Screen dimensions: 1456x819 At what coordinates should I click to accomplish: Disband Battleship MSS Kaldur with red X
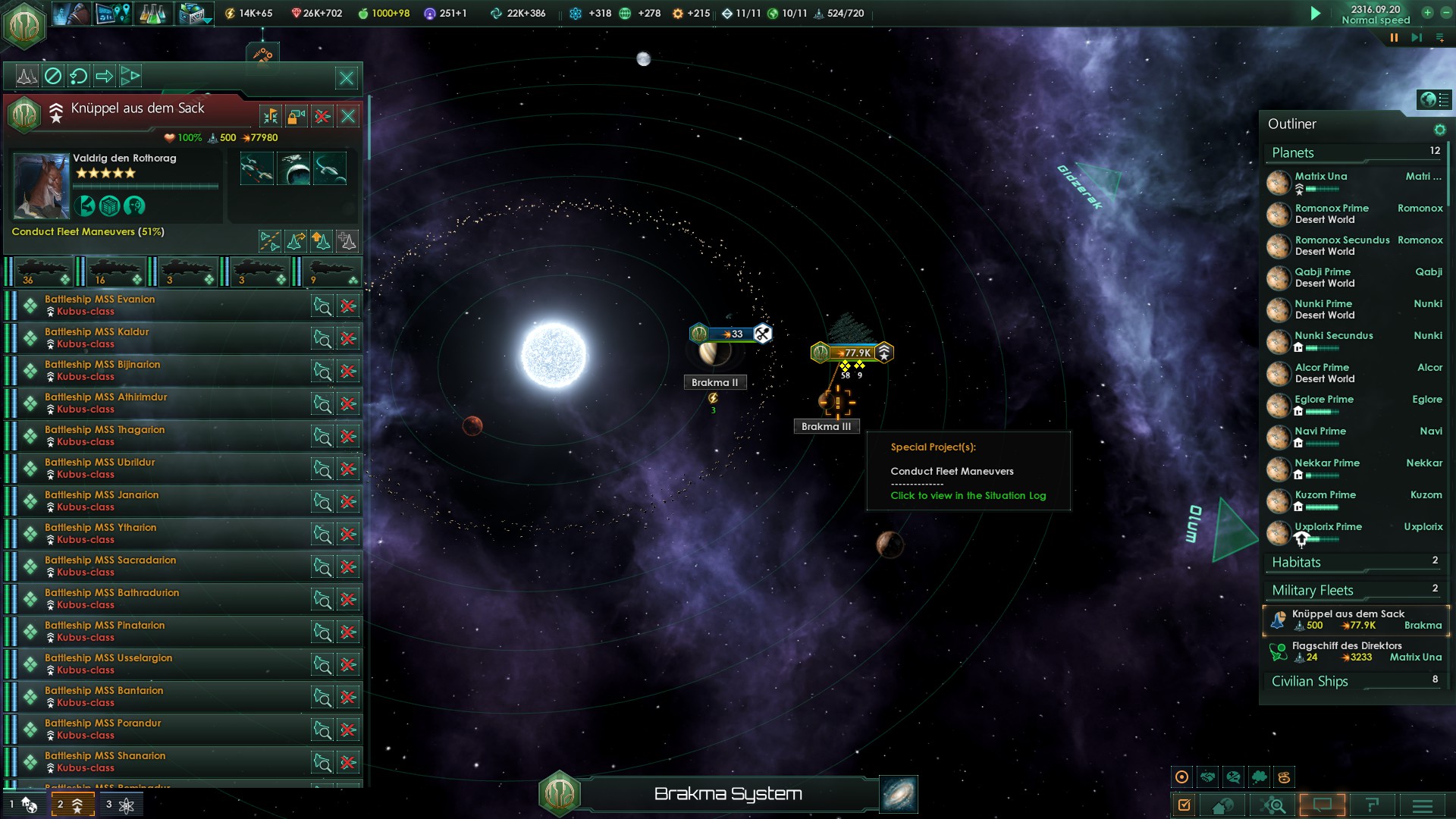[x=348, y=338]
